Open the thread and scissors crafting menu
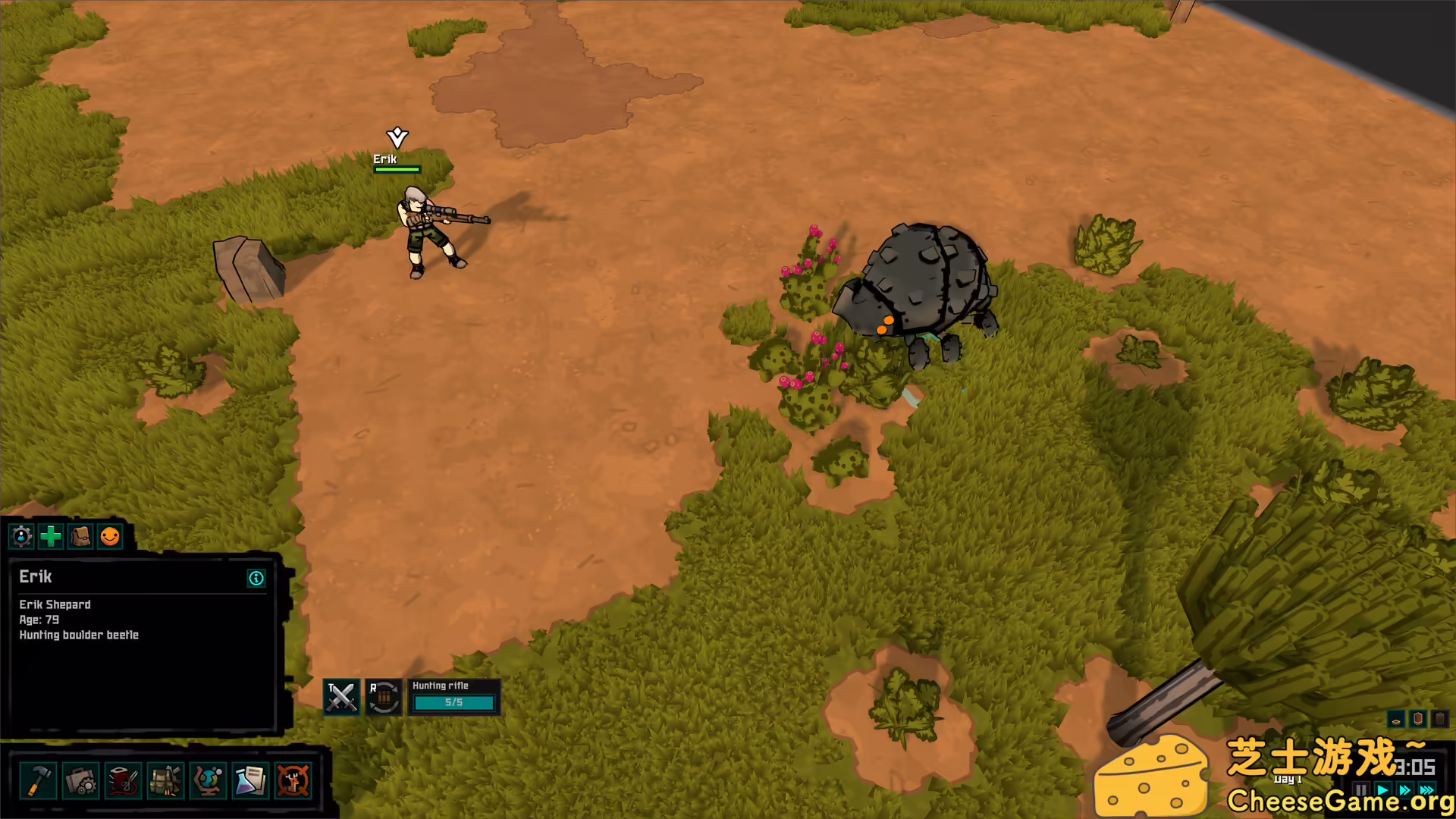Viewport: 1456px width, 819px height. click(123, 780)
